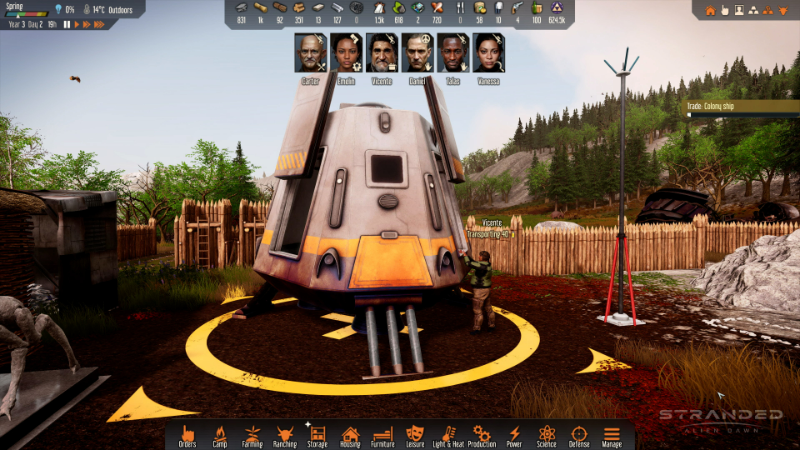Open the Orders build menu

click(187, 435)
